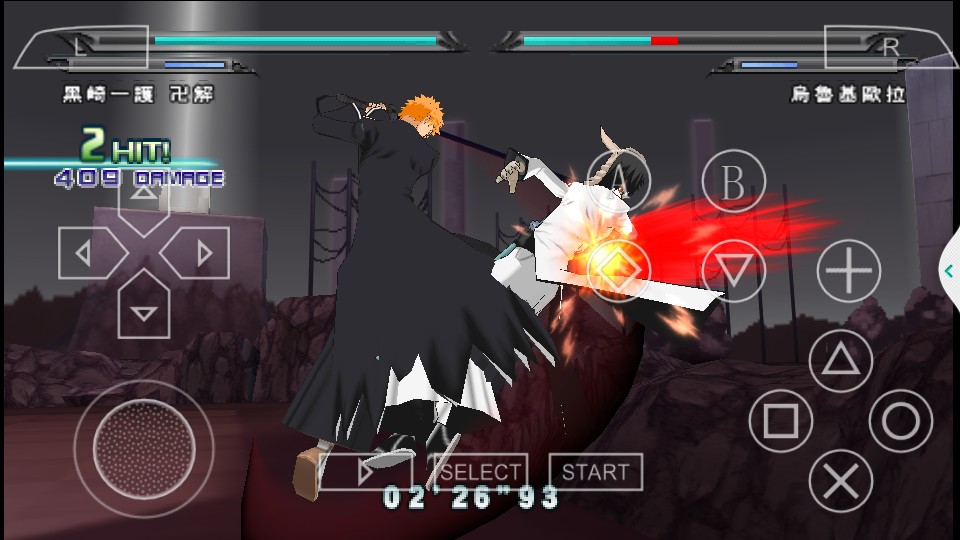Toggle the fast-forward arrow button
The image size is (960, 540).
tap(366, 472)
